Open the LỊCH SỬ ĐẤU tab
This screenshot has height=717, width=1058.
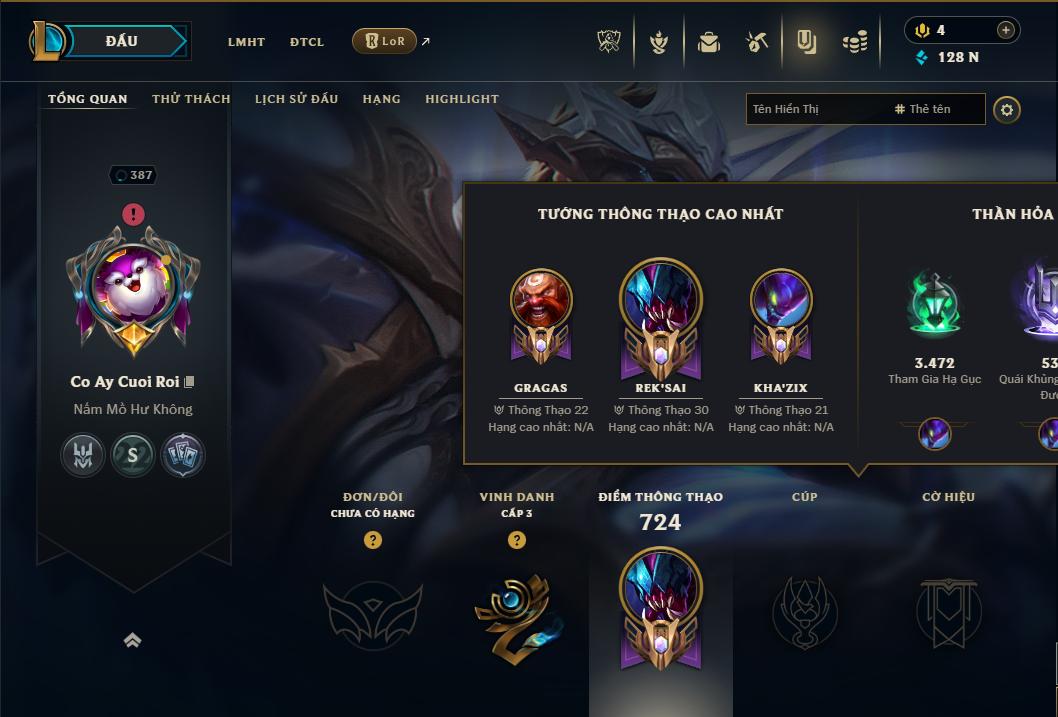click(x=296, y=99)
